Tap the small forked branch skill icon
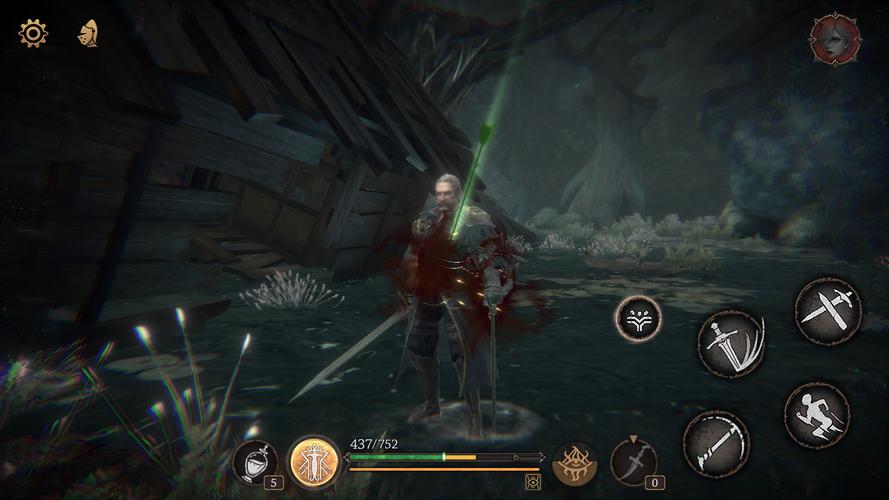 click(x=638, y=319)
